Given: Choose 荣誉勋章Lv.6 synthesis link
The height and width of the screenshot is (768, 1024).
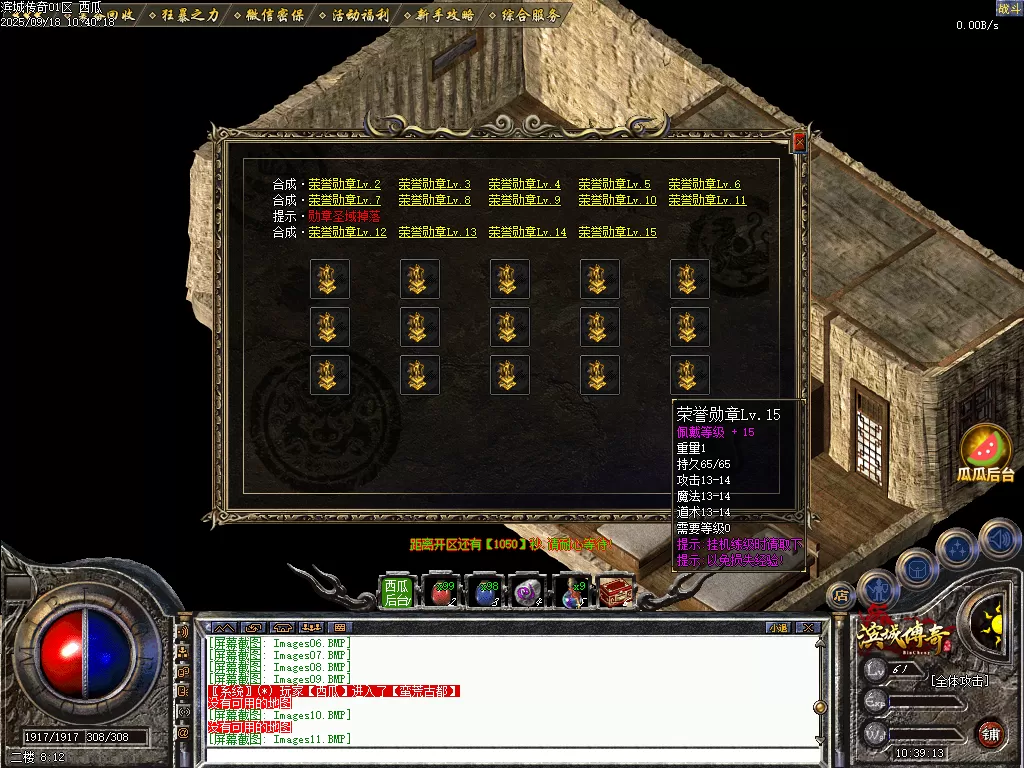Looking at the screenshot, I should pyautogui.click(x=704, y=184).
